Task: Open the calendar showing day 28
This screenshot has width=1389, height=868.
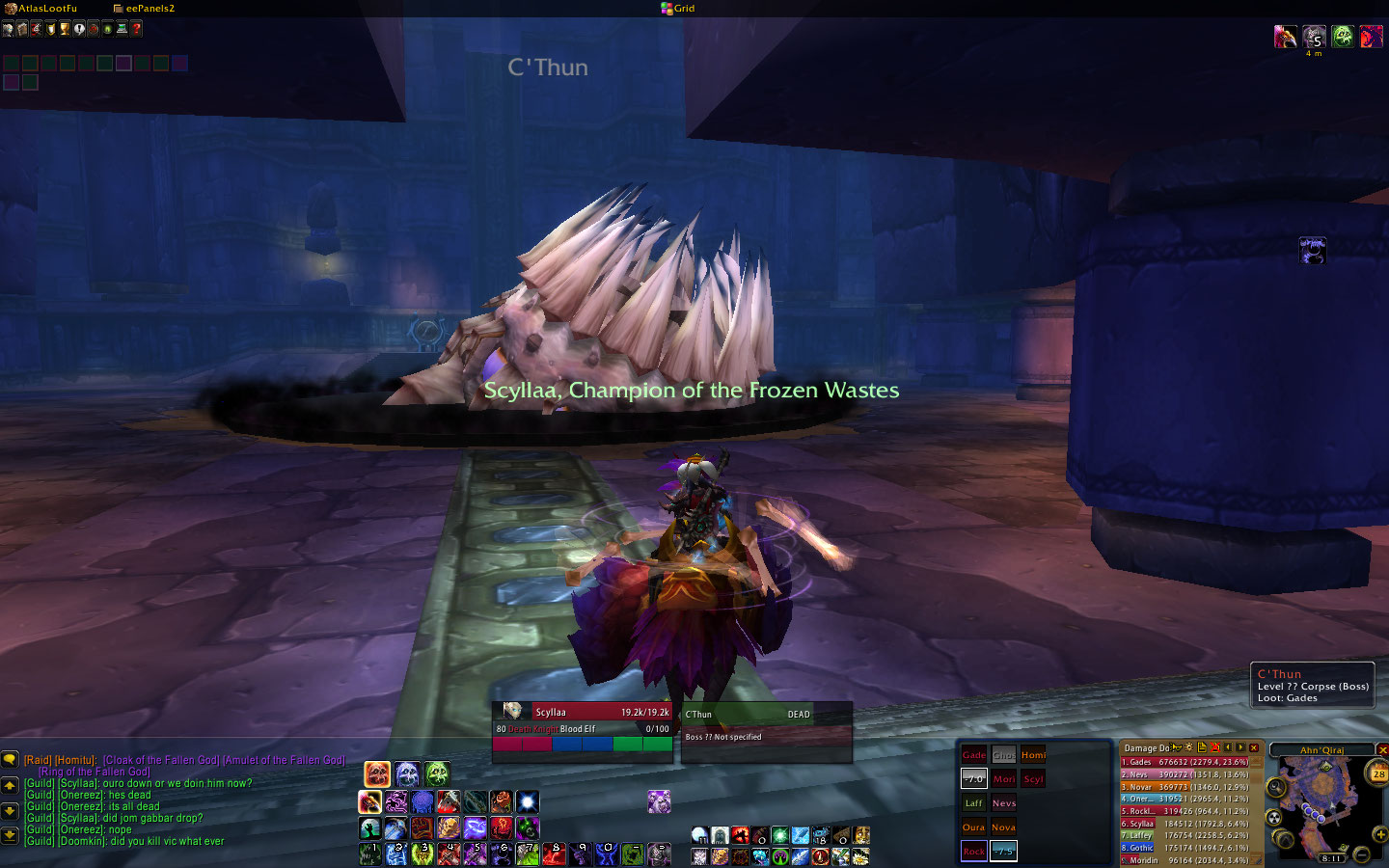Action: coord(1378,773)
